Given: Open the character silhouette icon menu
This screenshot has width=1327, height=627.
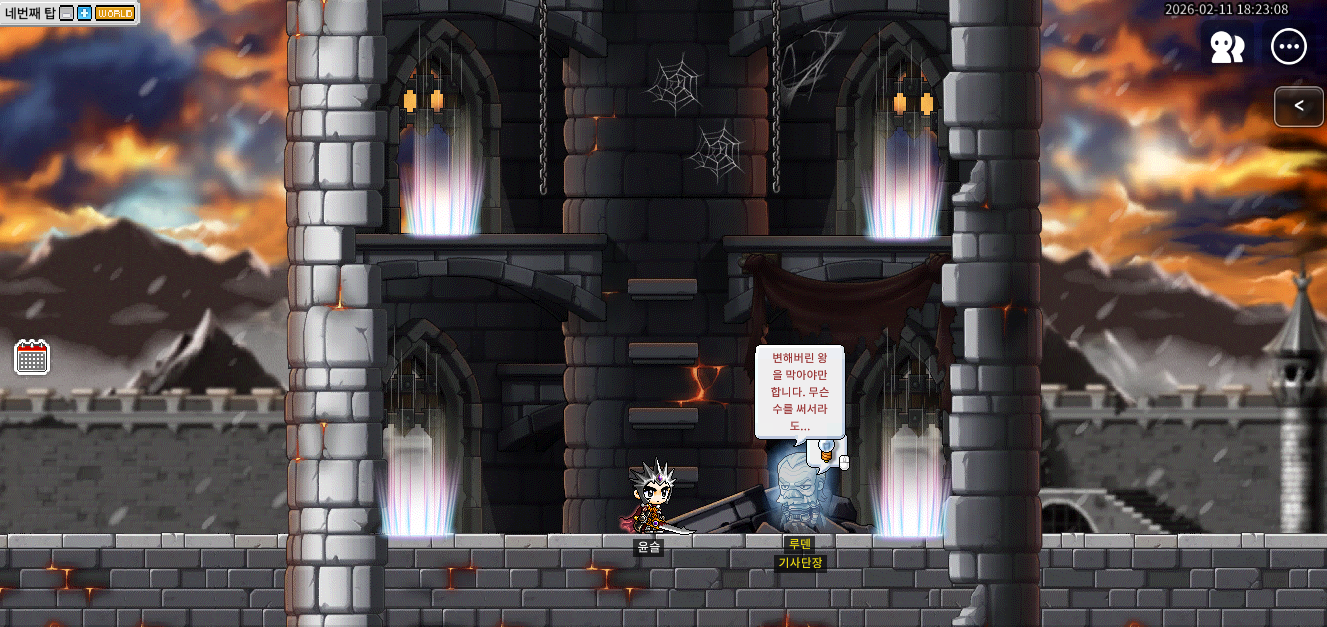Looking at the screenshot, I should pyautogui.click(x=1226, y=47).
